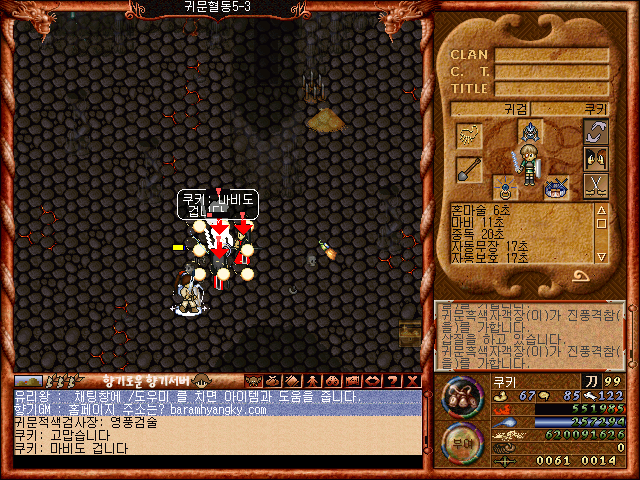Click the monster face toolbar icon
This screenshot has width=640, height=480.
coord(253,380)
